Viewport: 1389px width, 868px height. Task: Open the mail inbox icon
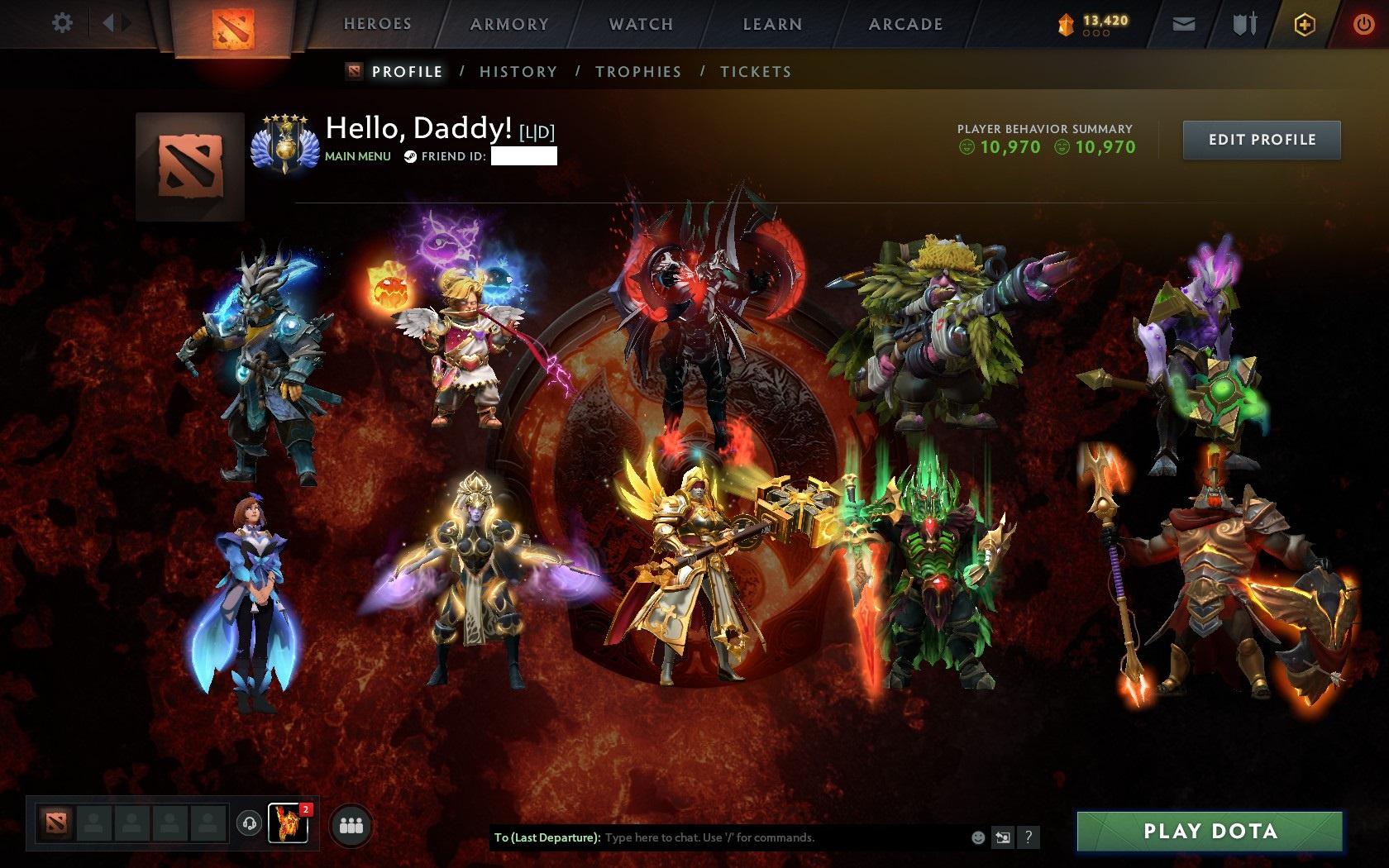coord(1184,24)
